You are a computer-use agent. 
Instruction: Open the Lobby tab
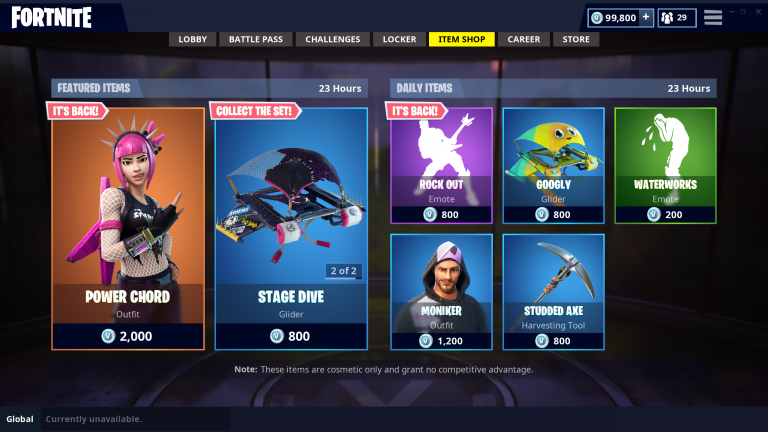[x=192, y=40]
